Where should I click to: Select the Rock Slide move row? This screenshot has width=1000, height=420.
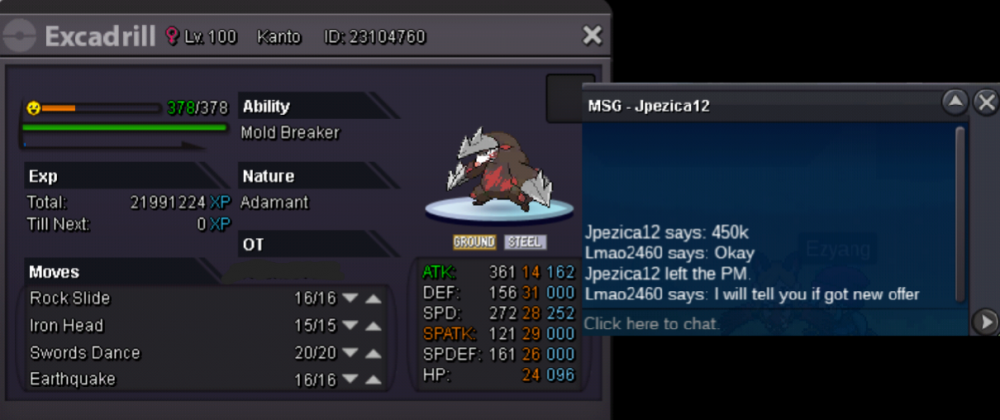point(150,298)
